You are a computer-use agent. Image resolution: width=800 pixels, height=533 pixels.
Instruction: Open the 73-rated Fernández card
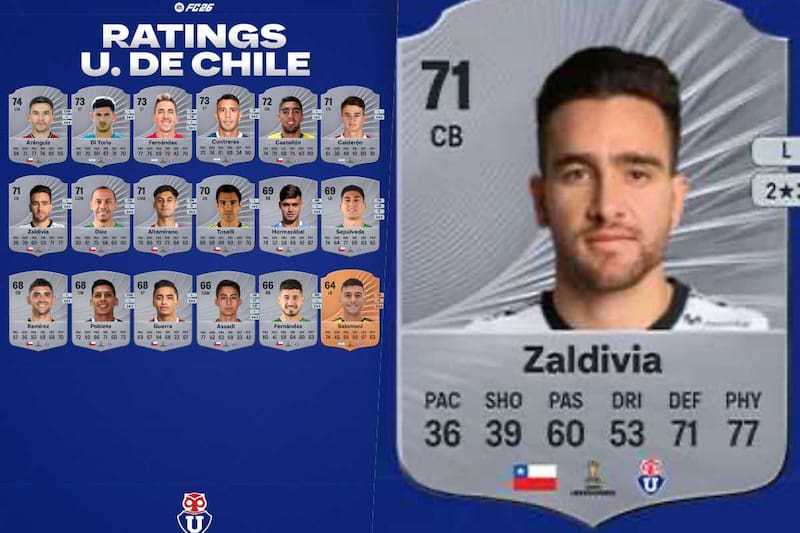click(x=164, y=125)
